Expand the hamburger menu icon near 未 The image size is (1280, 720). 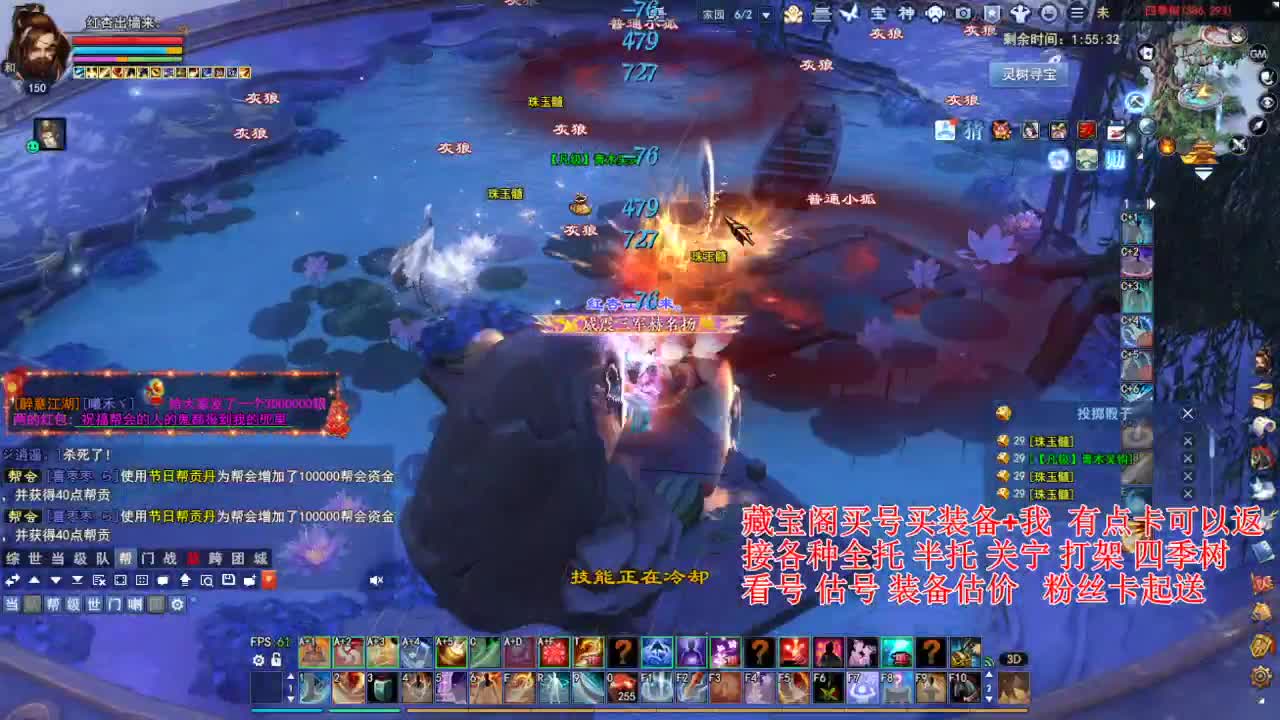(x=1077, y=13)
